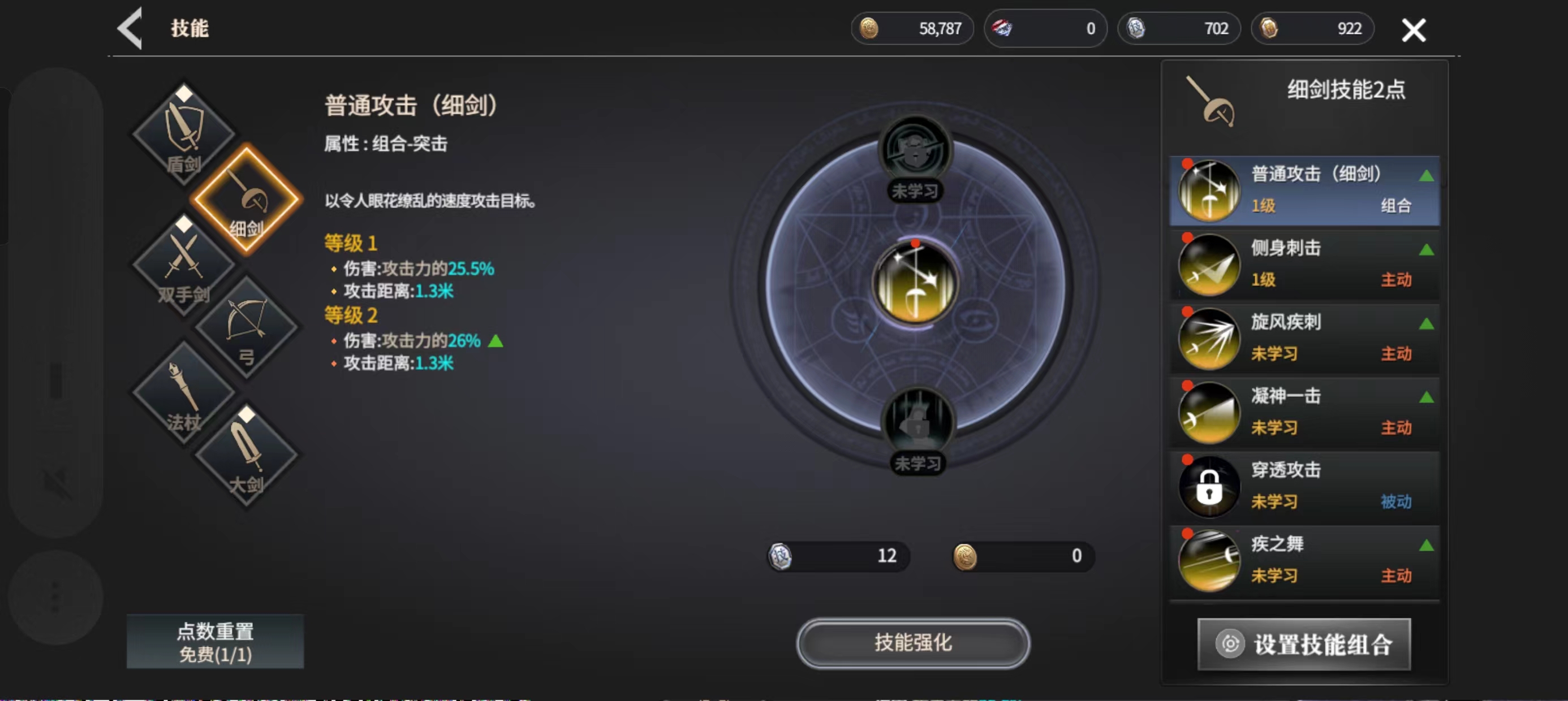Screen dimensions: 1568x701
Task: Select the top locked 未学习 skill node
Action: [915, 152]
